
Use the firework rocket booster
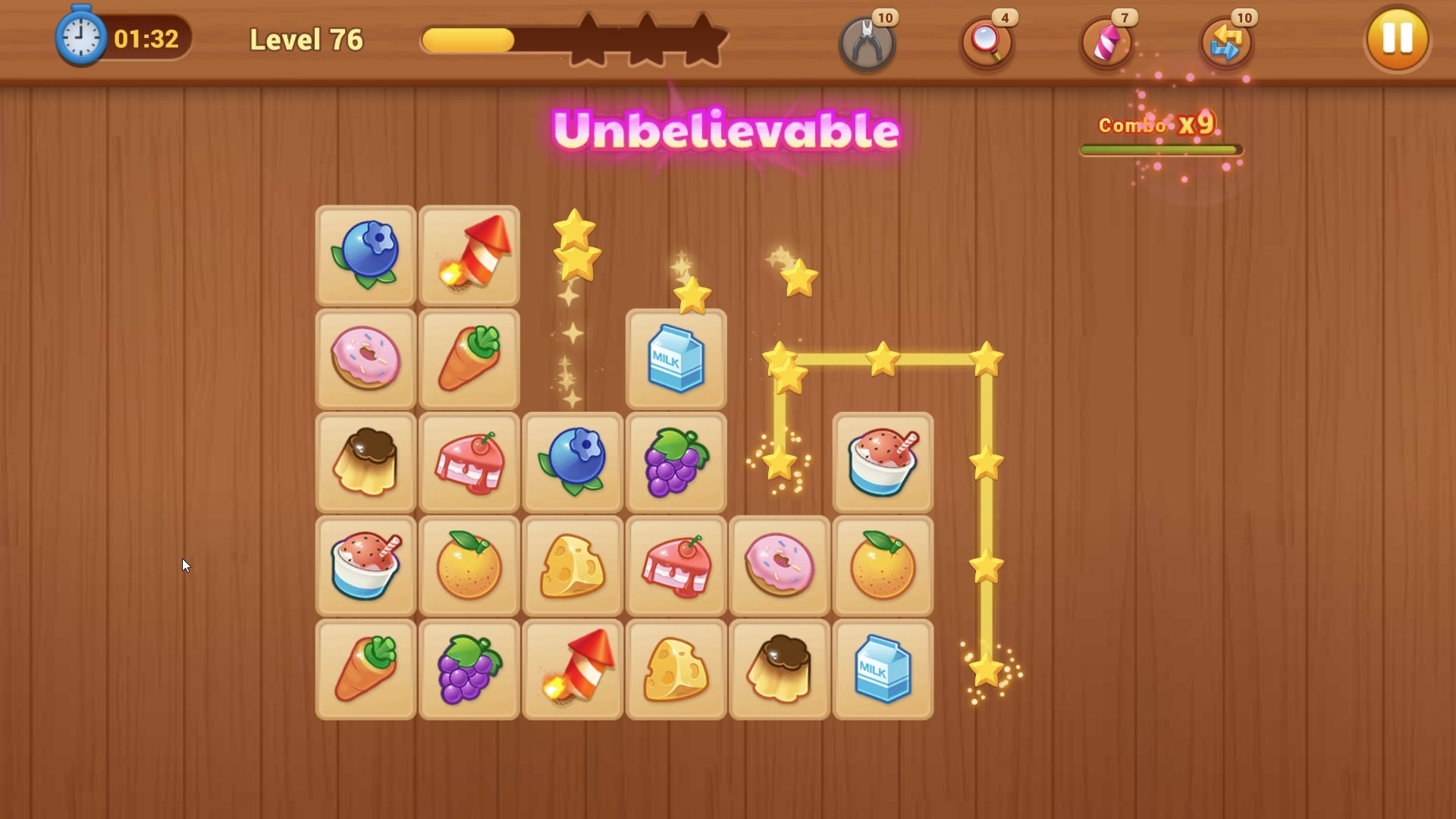click(x=1105, y=42)
